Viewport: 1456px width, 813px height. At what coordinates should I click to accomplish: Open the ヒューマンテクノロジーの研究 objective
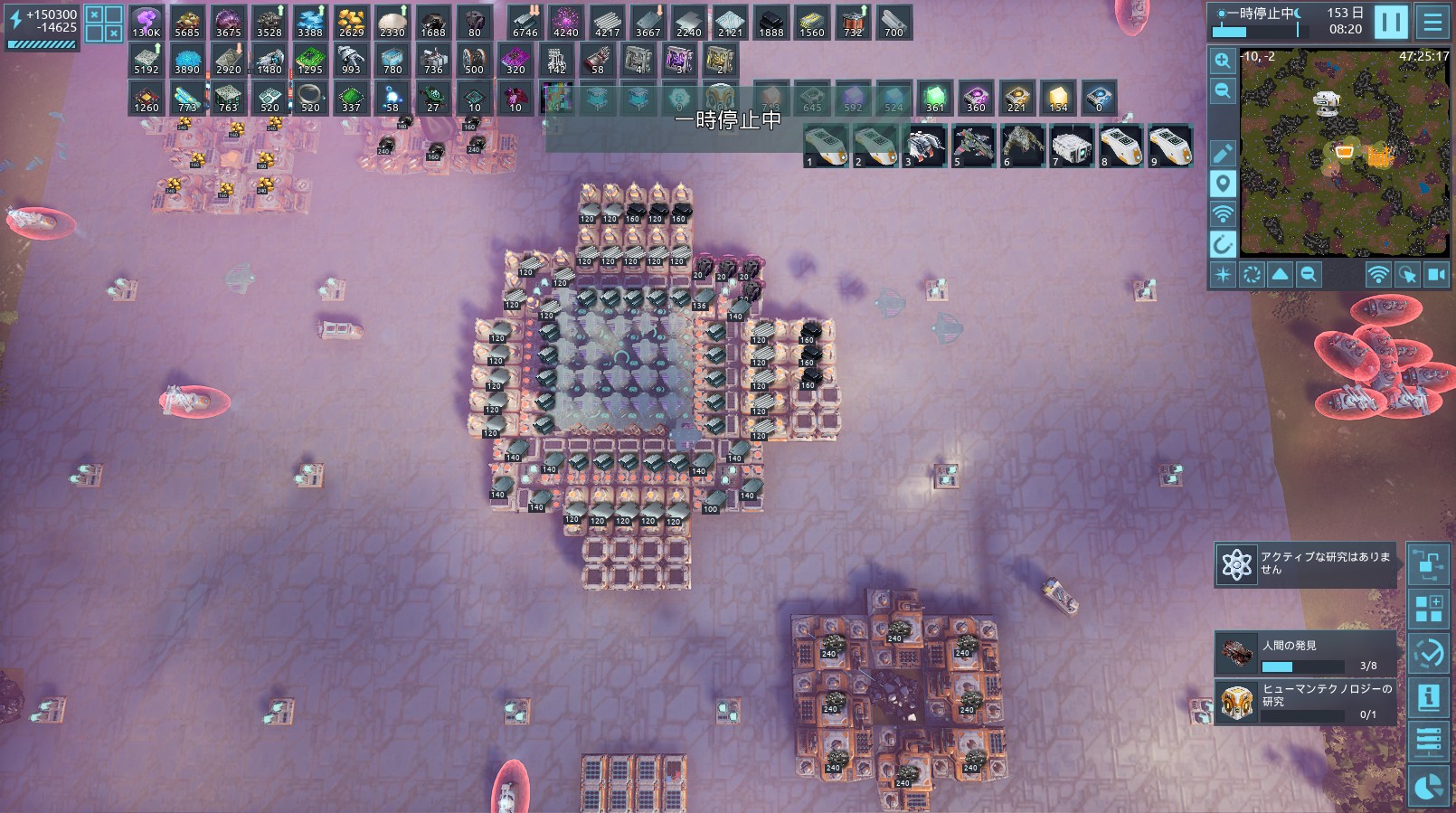click(x=1306, y=702)
